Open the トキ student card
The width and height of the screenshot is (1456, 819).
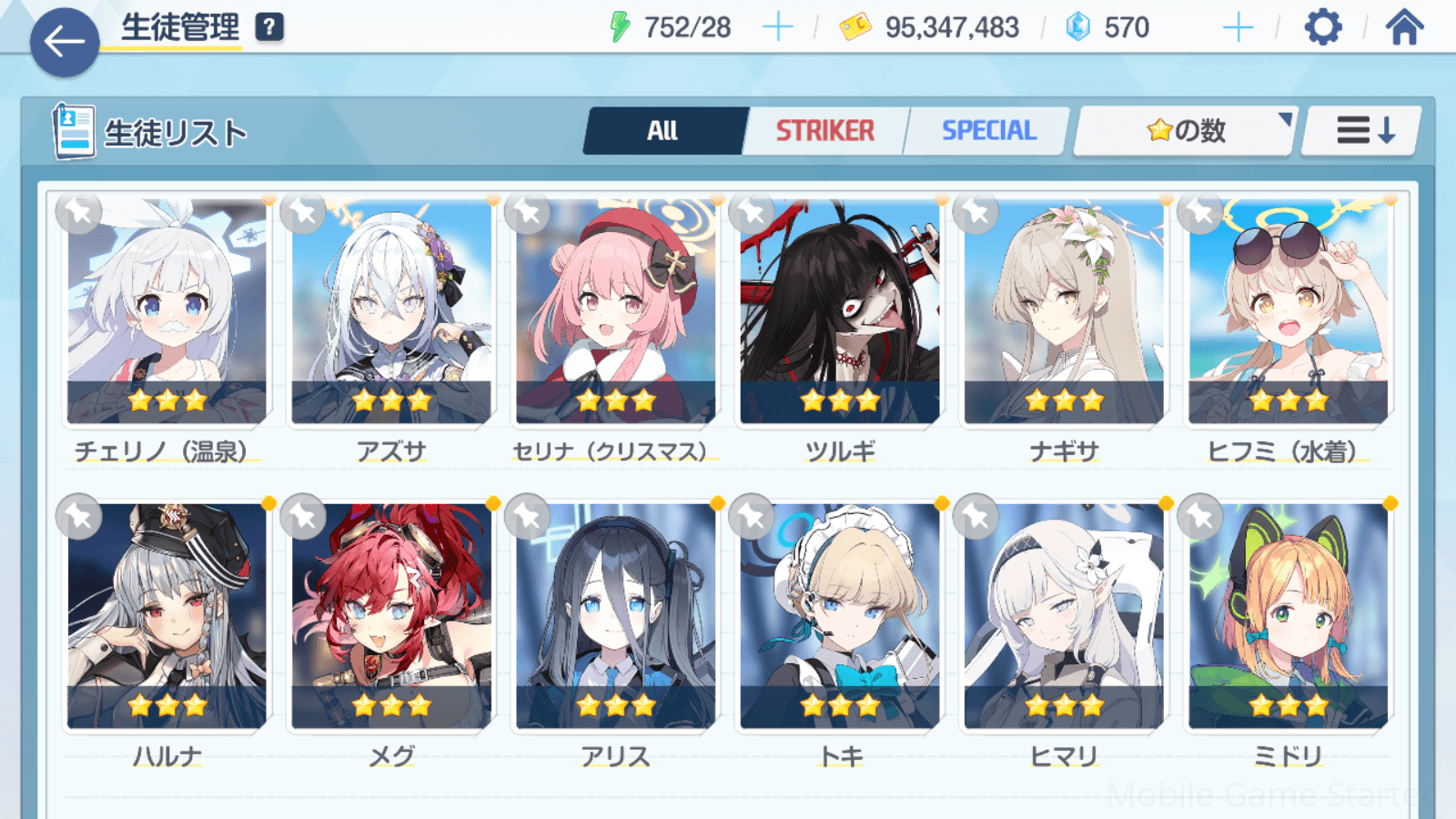840,616
